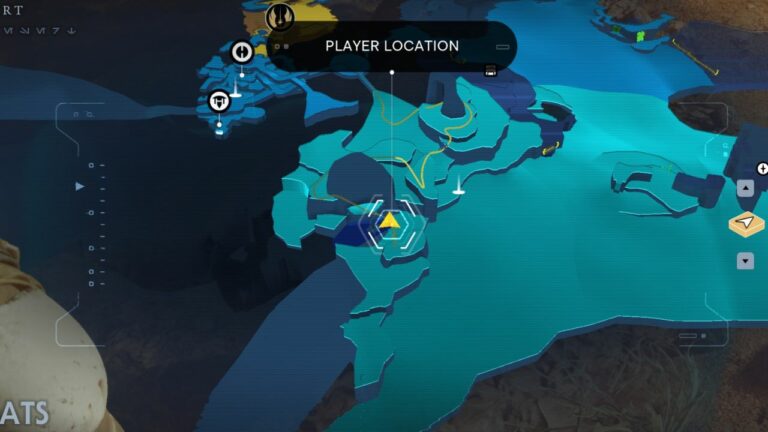Click the floor up arrow button

coord(745,188)
